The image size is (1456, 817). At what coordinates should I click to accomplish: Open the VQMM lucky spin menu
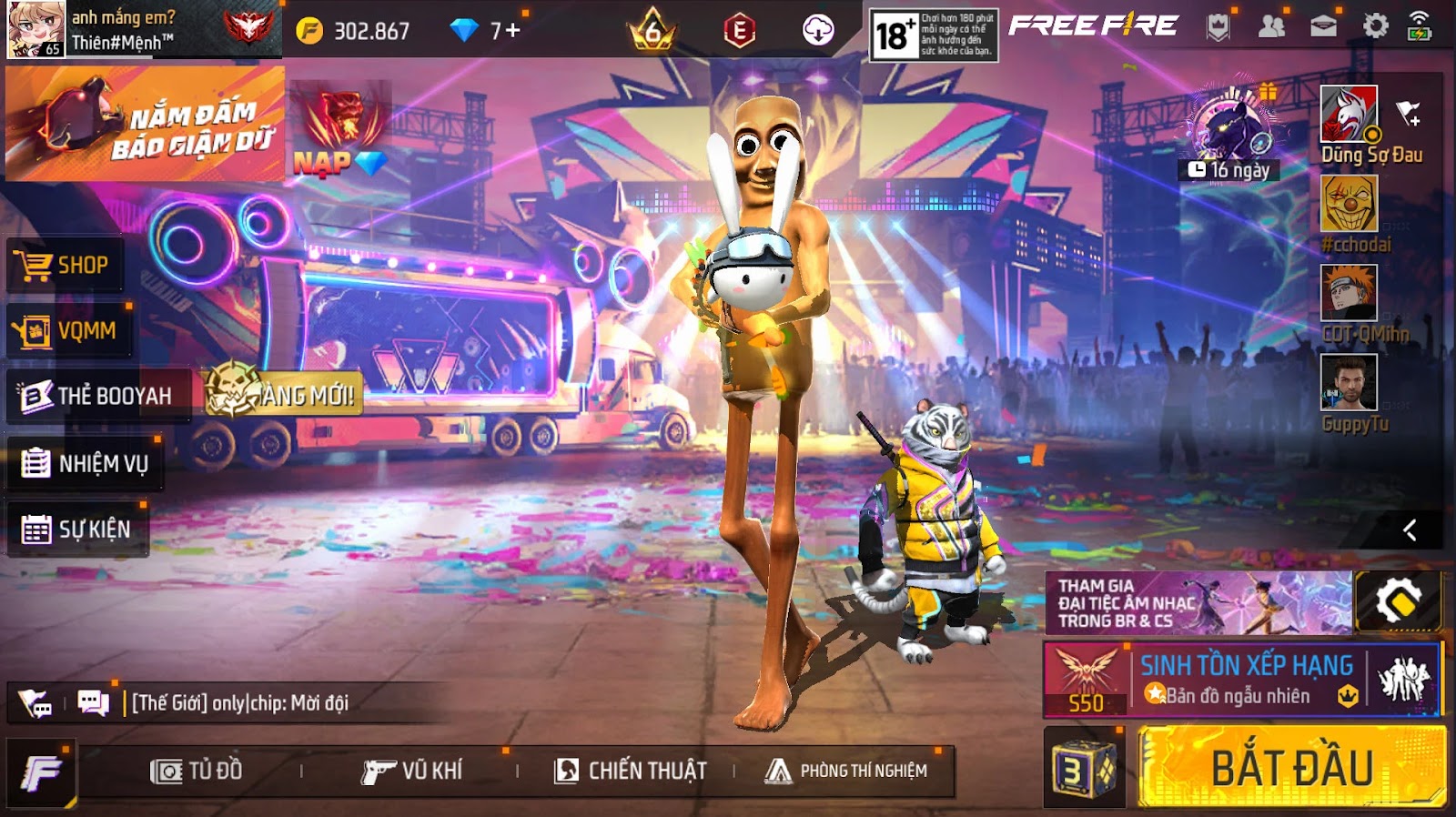(x=68, y=330)
